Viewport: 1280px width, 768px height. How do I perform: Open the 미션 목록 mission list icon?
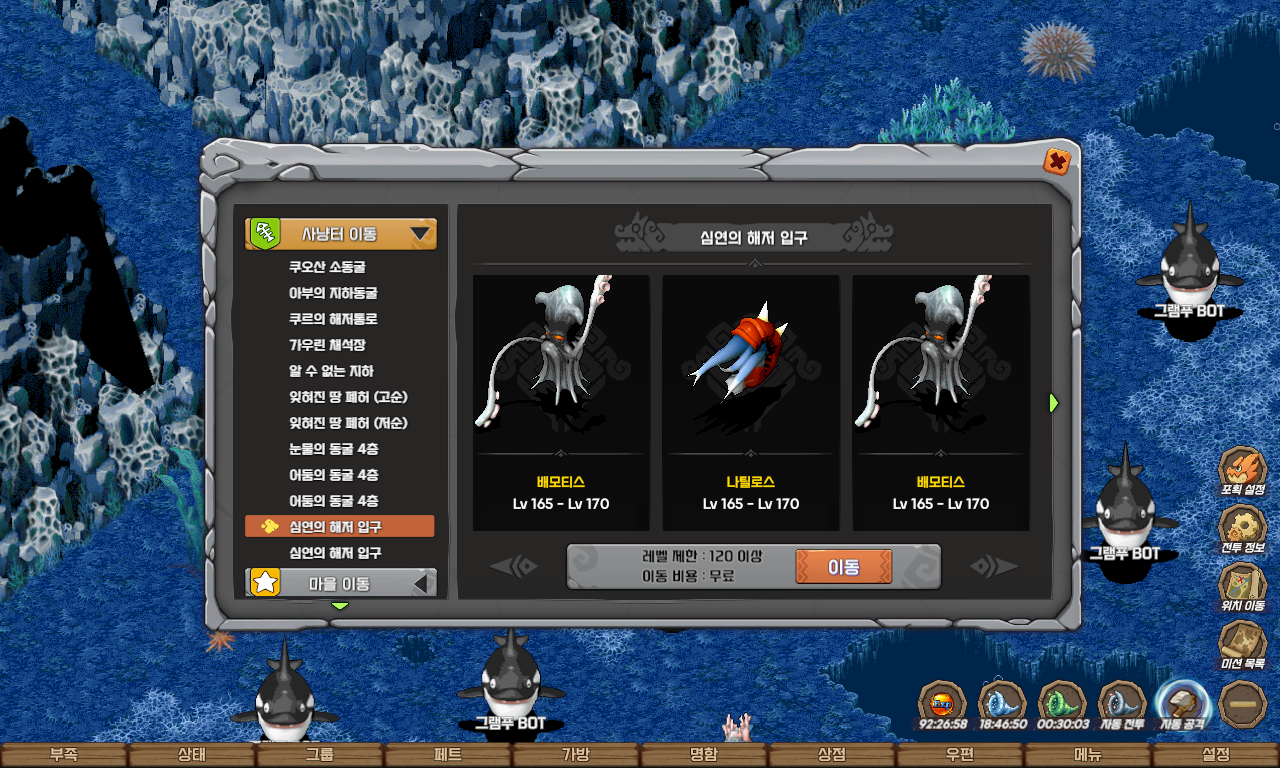point(1243,646)
